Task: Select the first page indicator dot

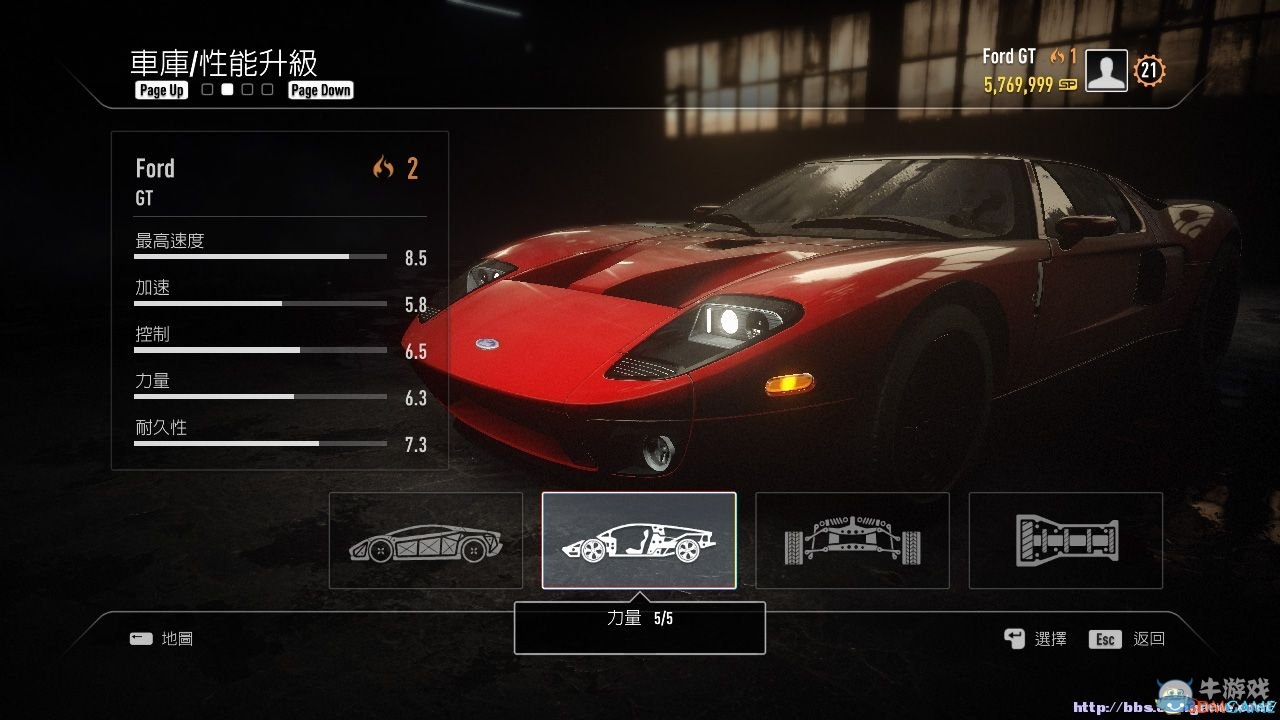Action: 206,89
